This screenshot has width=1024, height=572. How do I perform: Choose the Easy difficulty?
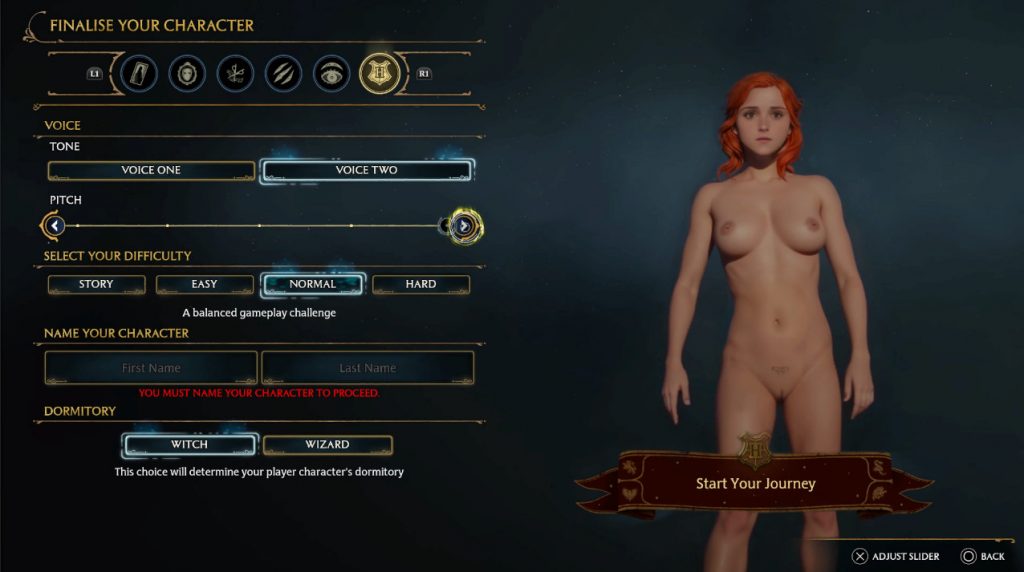point(204,285)
